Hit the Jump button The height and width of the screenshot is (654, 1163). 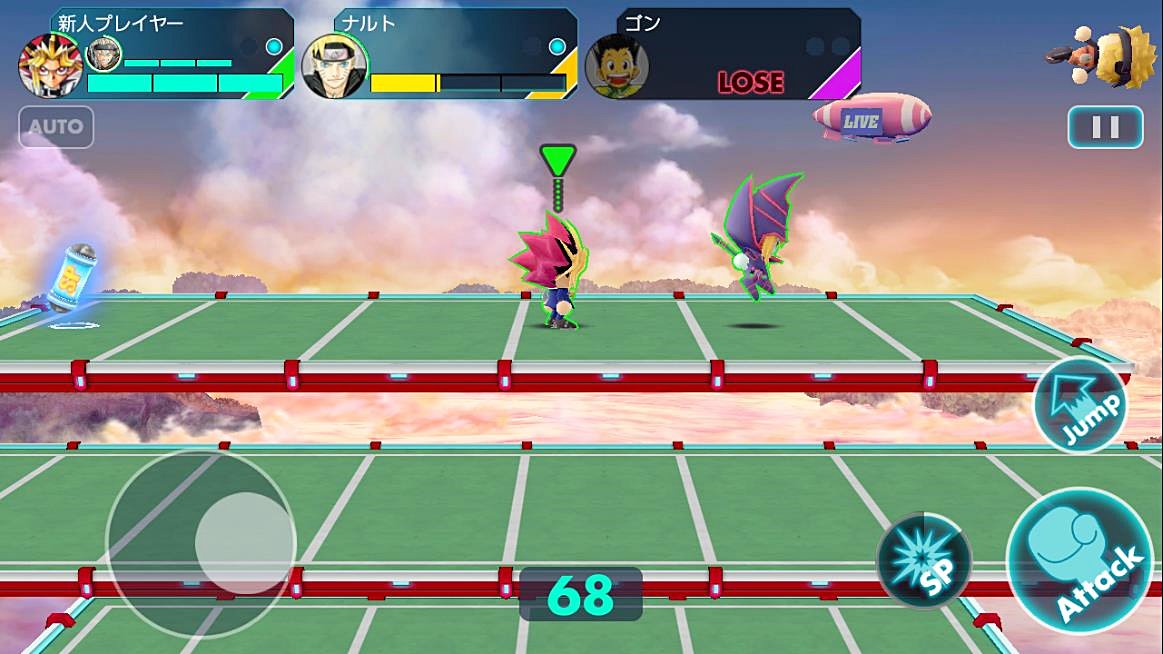click(1080, 405)
